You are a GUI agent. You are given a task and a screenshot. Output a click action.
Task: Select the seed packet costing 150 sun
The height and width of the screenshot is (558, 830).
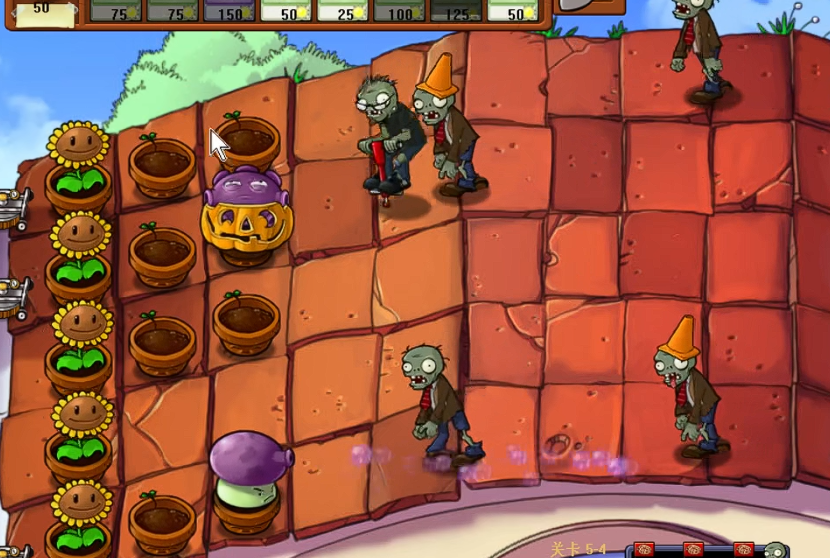point(230,11)
